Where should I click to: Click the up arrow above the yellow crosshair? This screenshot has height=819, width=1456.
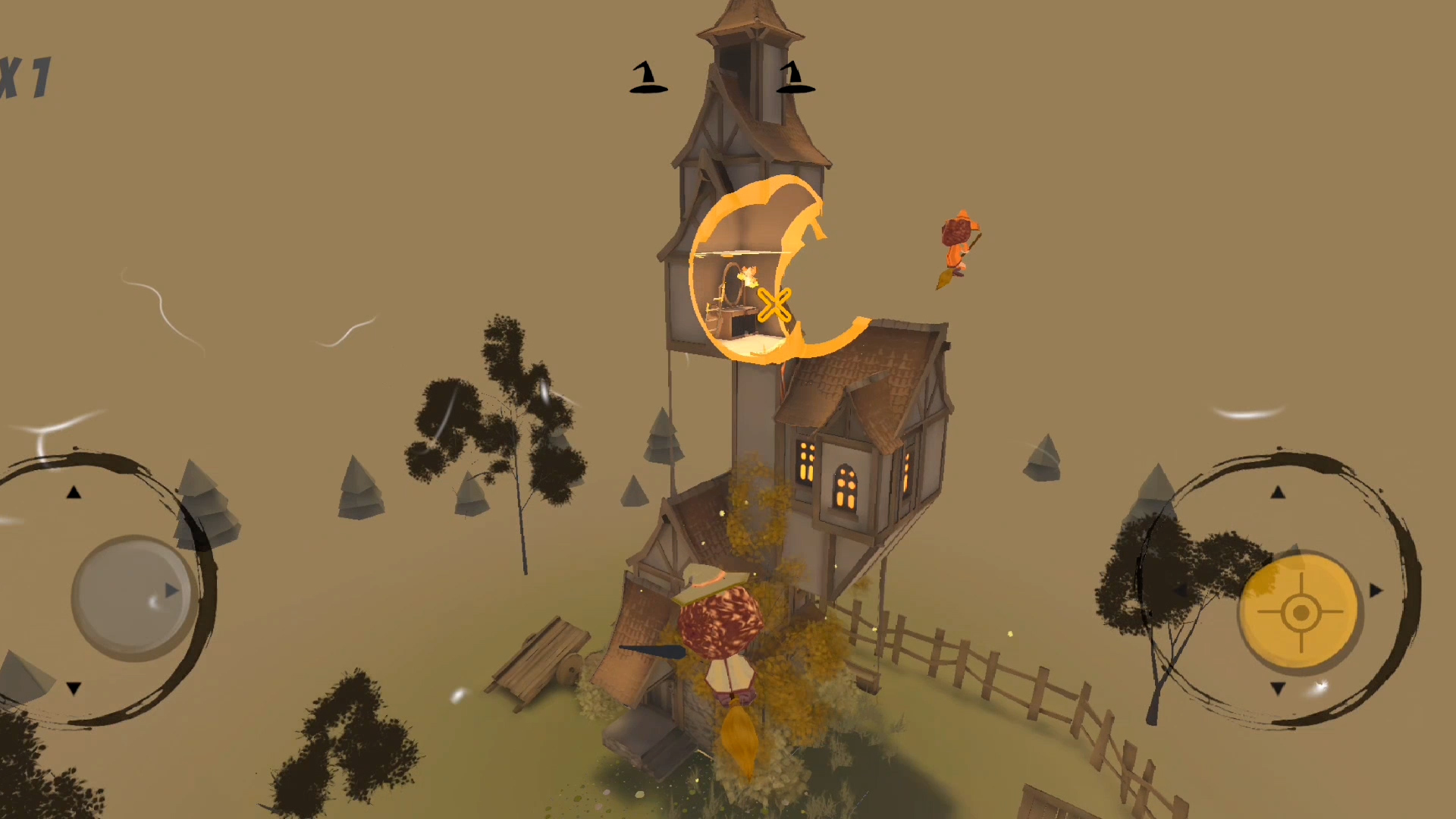click(x=1278, y=493)
